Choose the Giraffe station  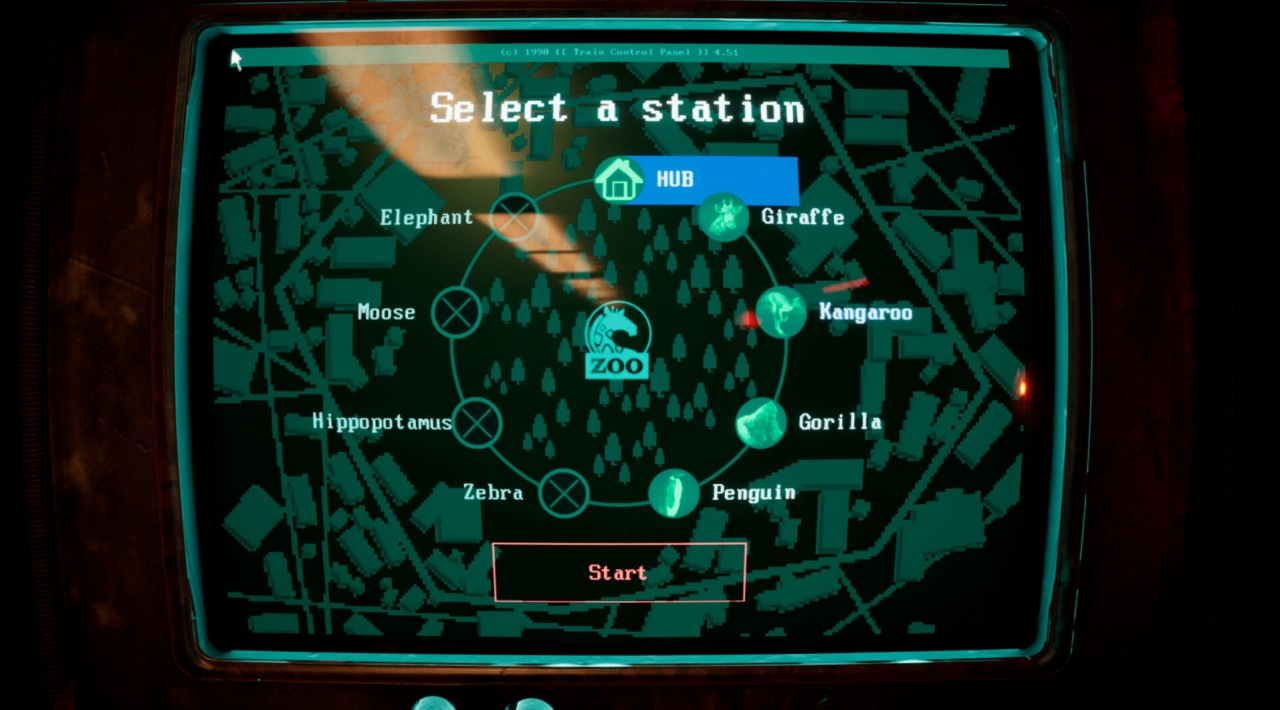[722, 218]
